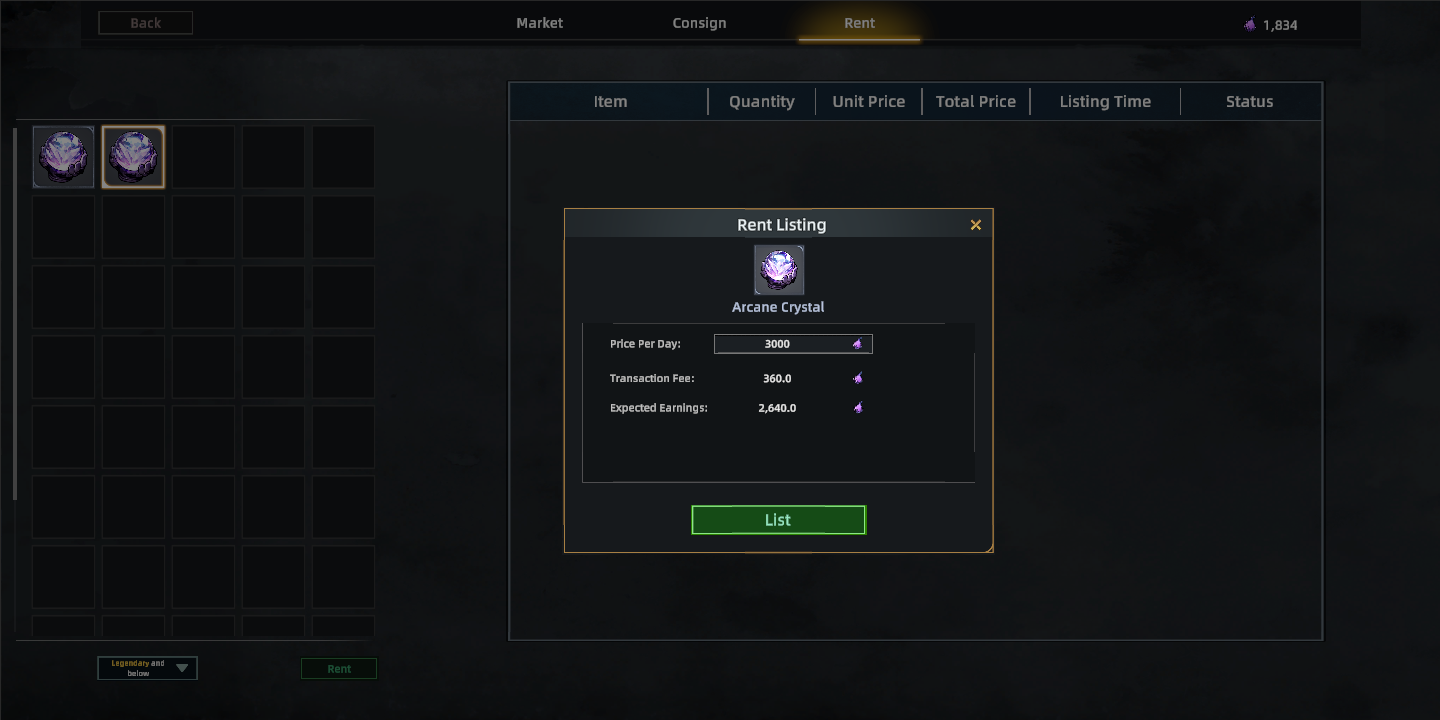Open the Consign tab
This screenshot has width=1440, height=720.
click(x=699, y=23)
